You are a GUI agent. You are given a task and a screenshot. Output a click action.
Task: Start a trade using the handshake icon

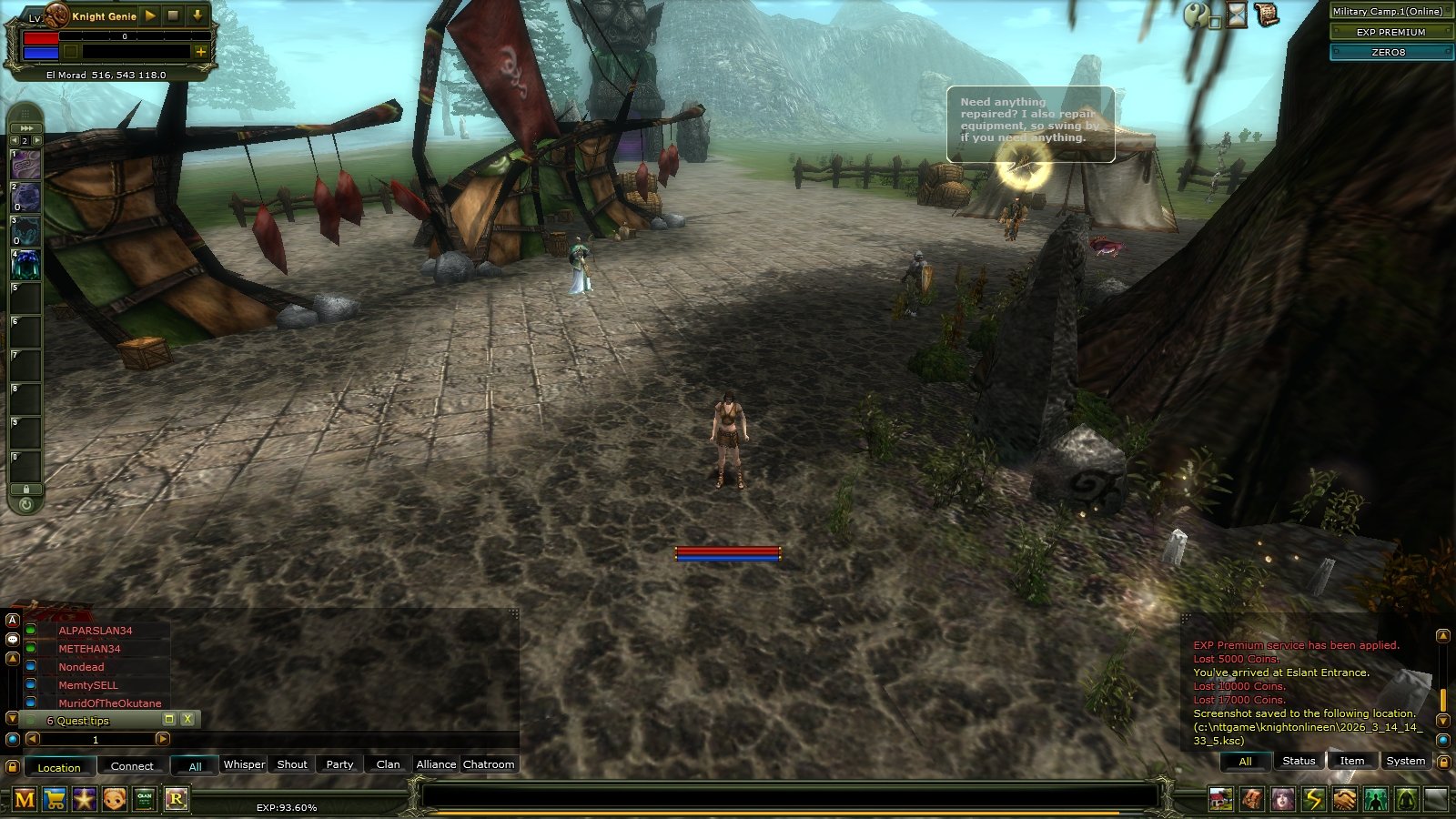click(x=1344, y=801)
